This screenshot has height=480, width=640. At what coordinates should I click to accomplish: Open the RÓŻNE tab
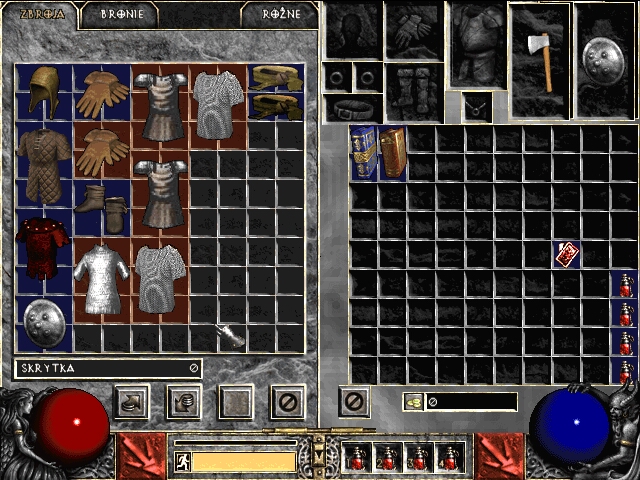281,15
